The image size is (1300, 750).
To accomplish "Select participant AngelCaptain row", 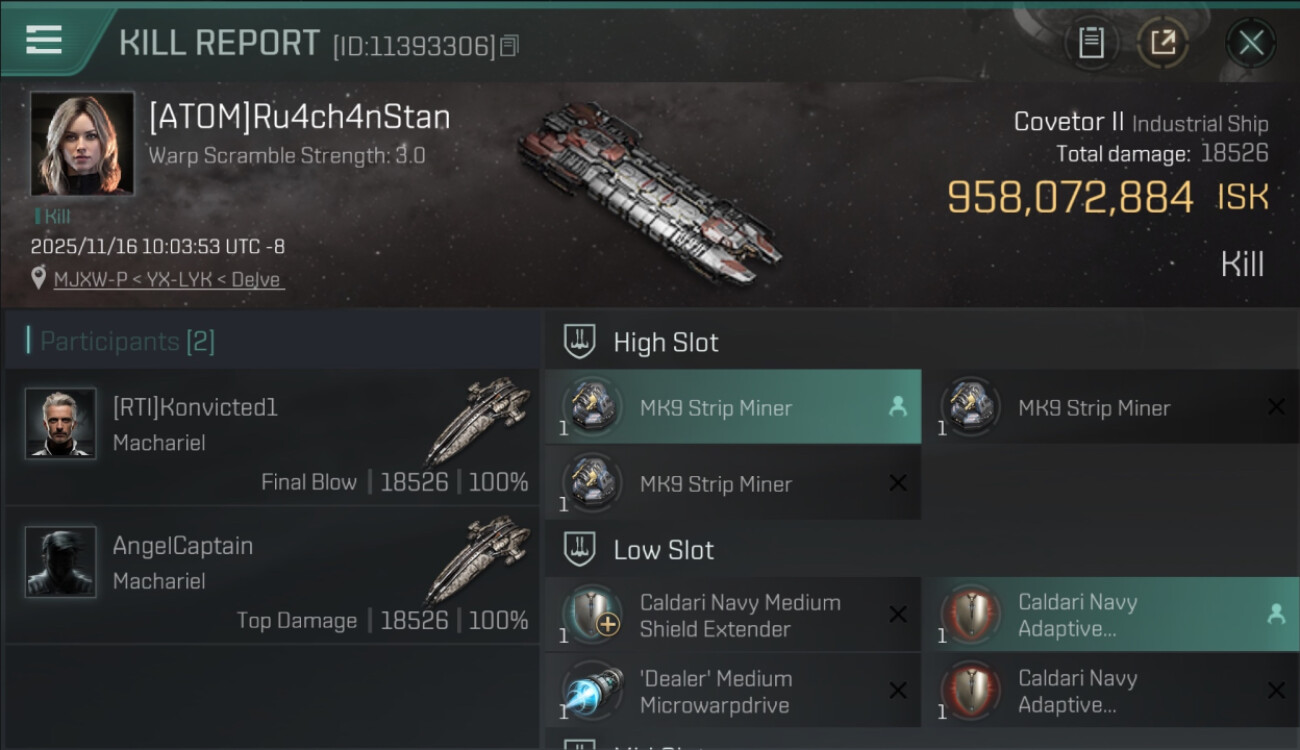I will pos(272,576).
